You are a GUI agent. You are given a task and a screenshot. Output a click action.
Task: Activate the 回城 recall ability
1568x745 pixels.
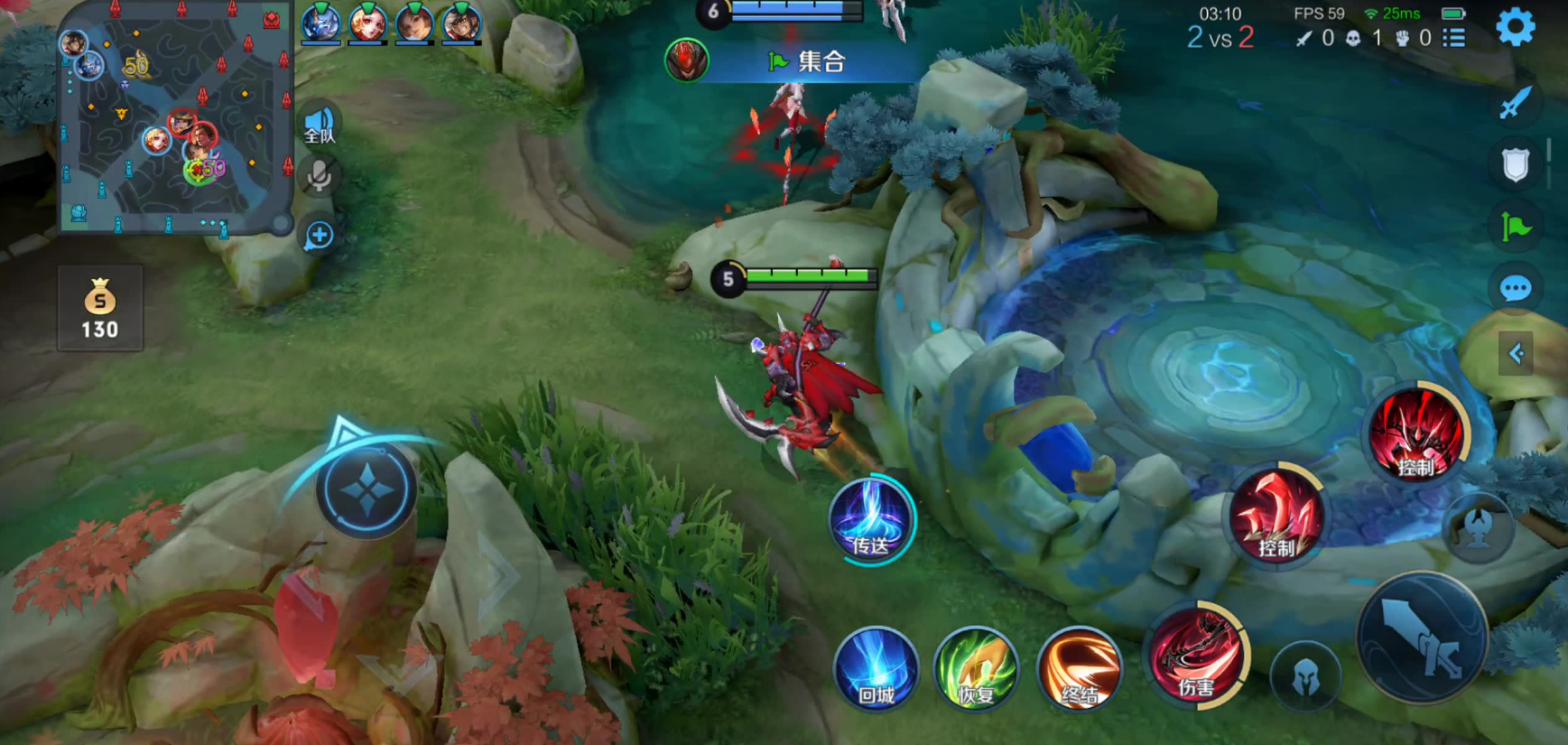tap(876, 669)
